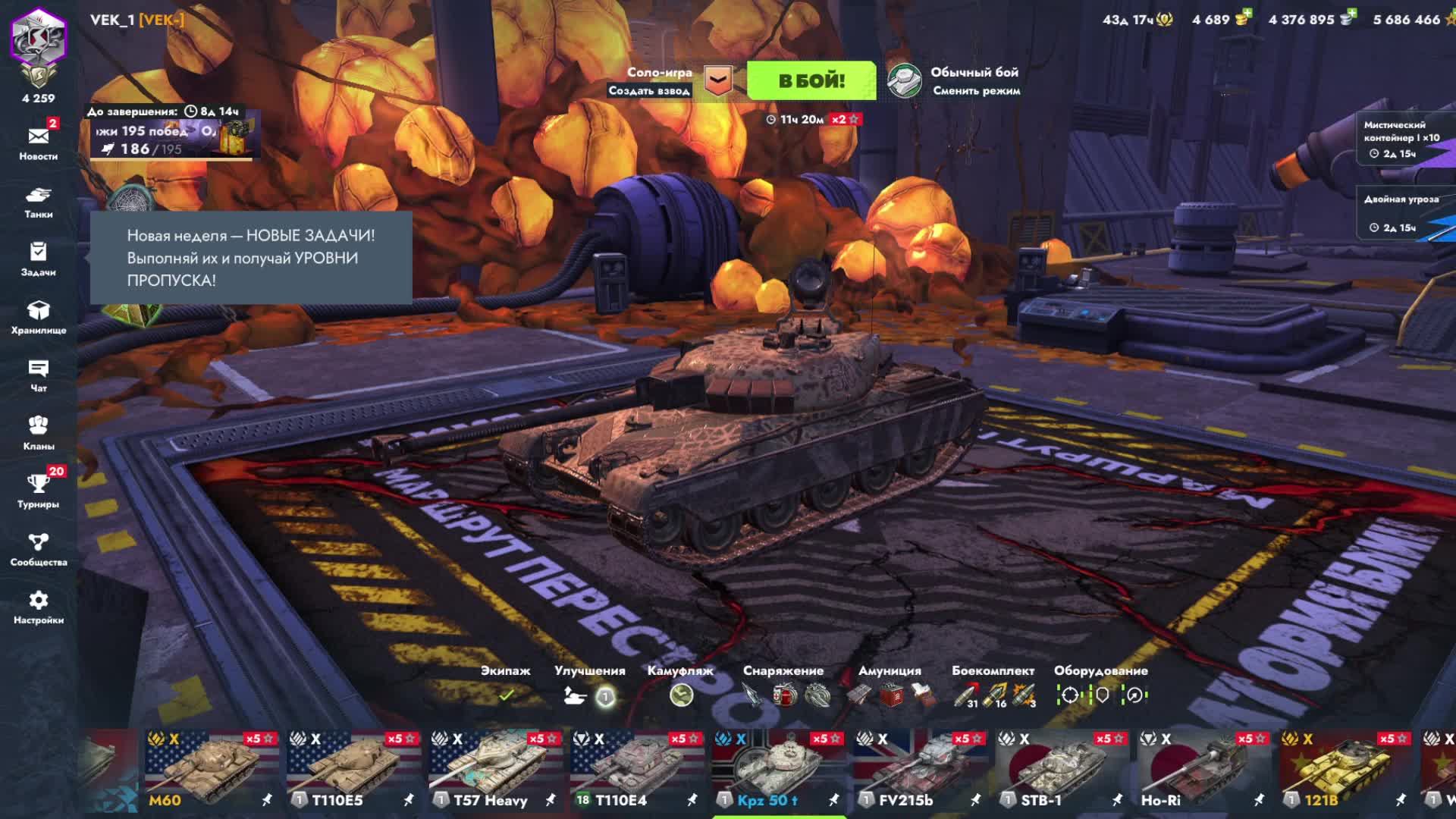Viewport: 1456px width, 819px height.
Task: Open the Сообщества communities menu
Action: pos(39,549)
